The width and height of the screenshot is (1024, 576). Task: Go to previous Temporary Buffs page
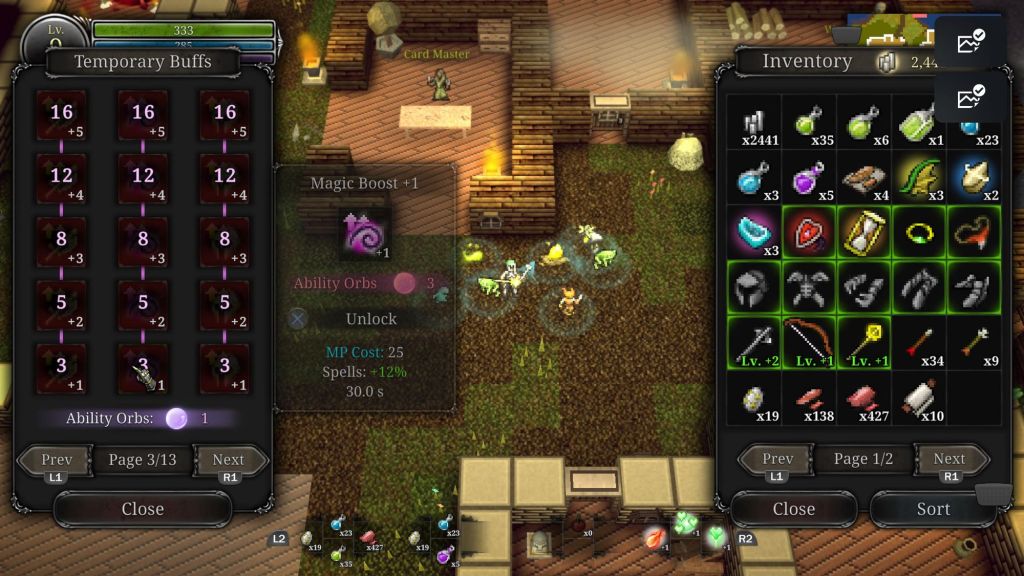coord(57,461)
